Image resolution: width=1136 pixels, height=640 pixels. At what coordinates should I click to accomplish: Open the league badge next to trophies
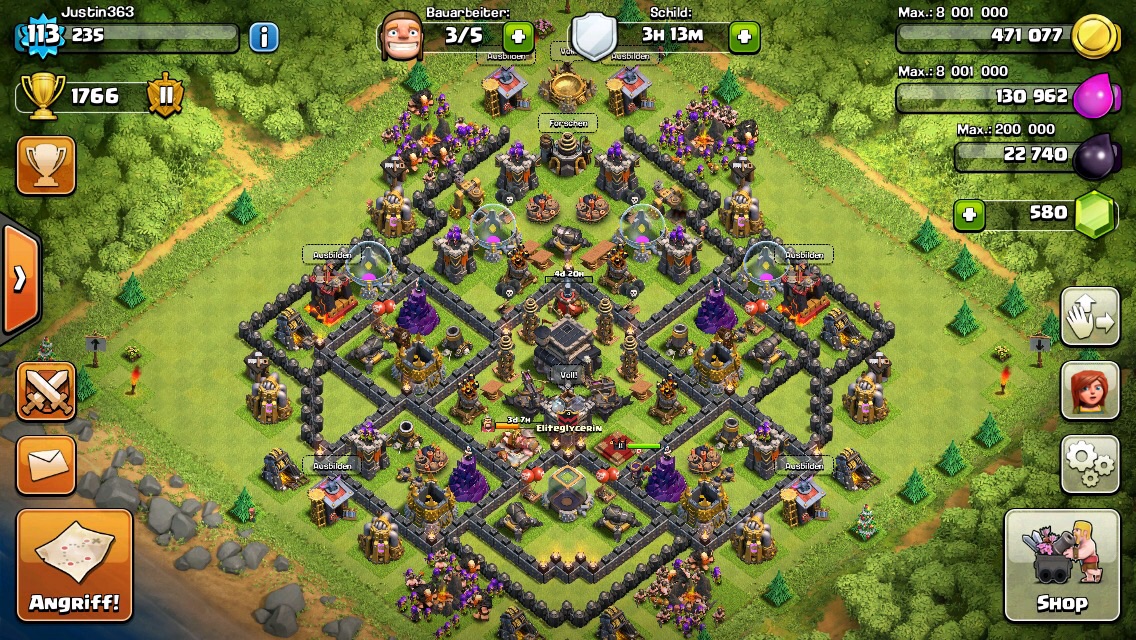point(164,96)
